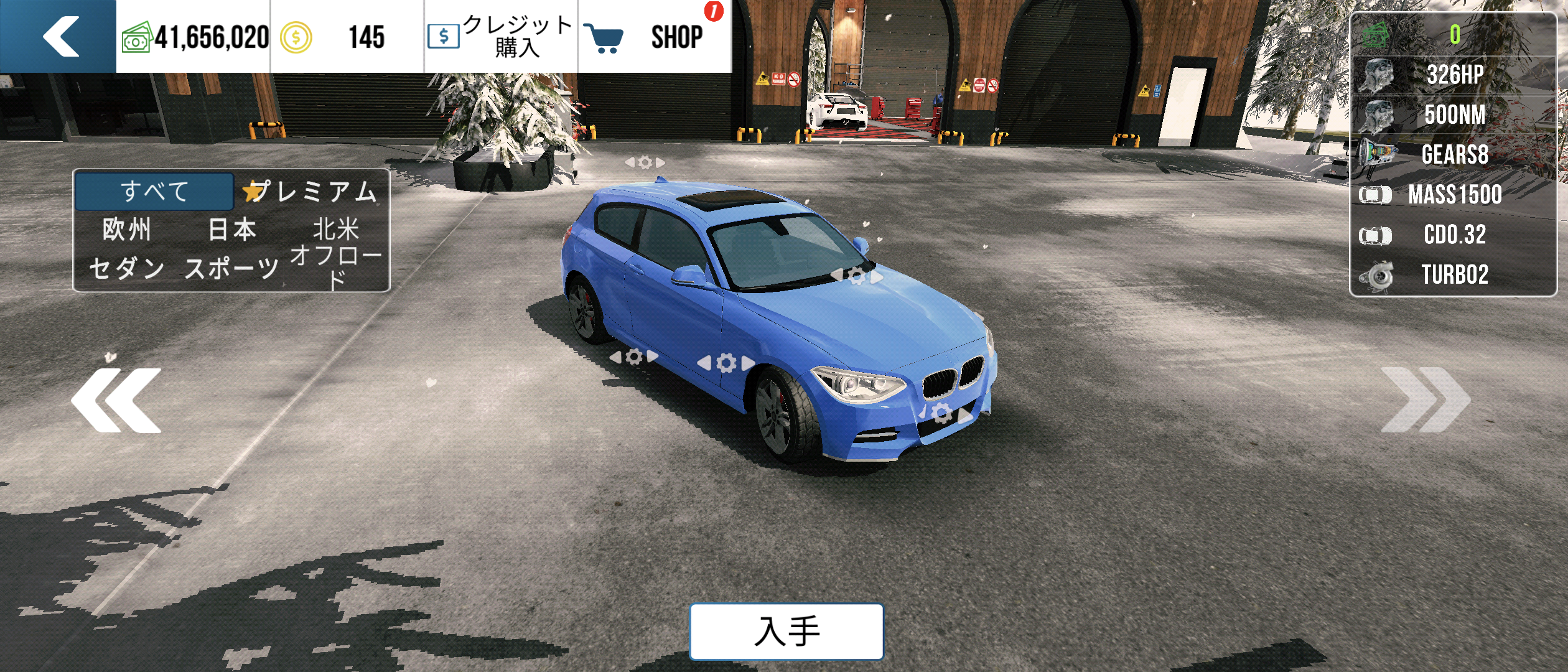Filter cars by 日本 region
This screenshot has width=1568, height=672.
tap(231, 230)
